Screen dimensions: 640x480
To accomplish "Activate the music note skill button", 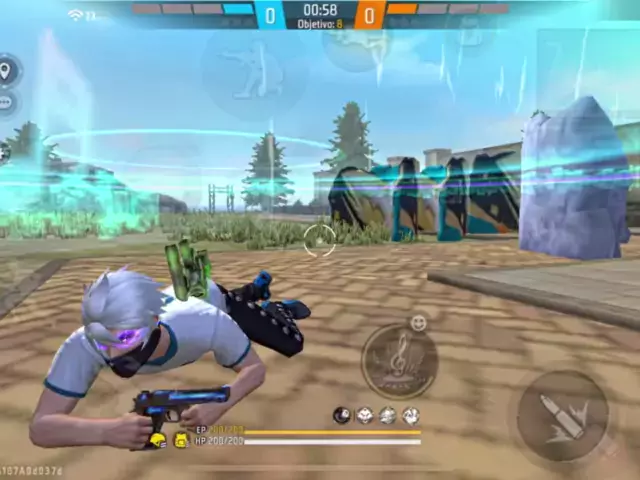I will 399,360.
